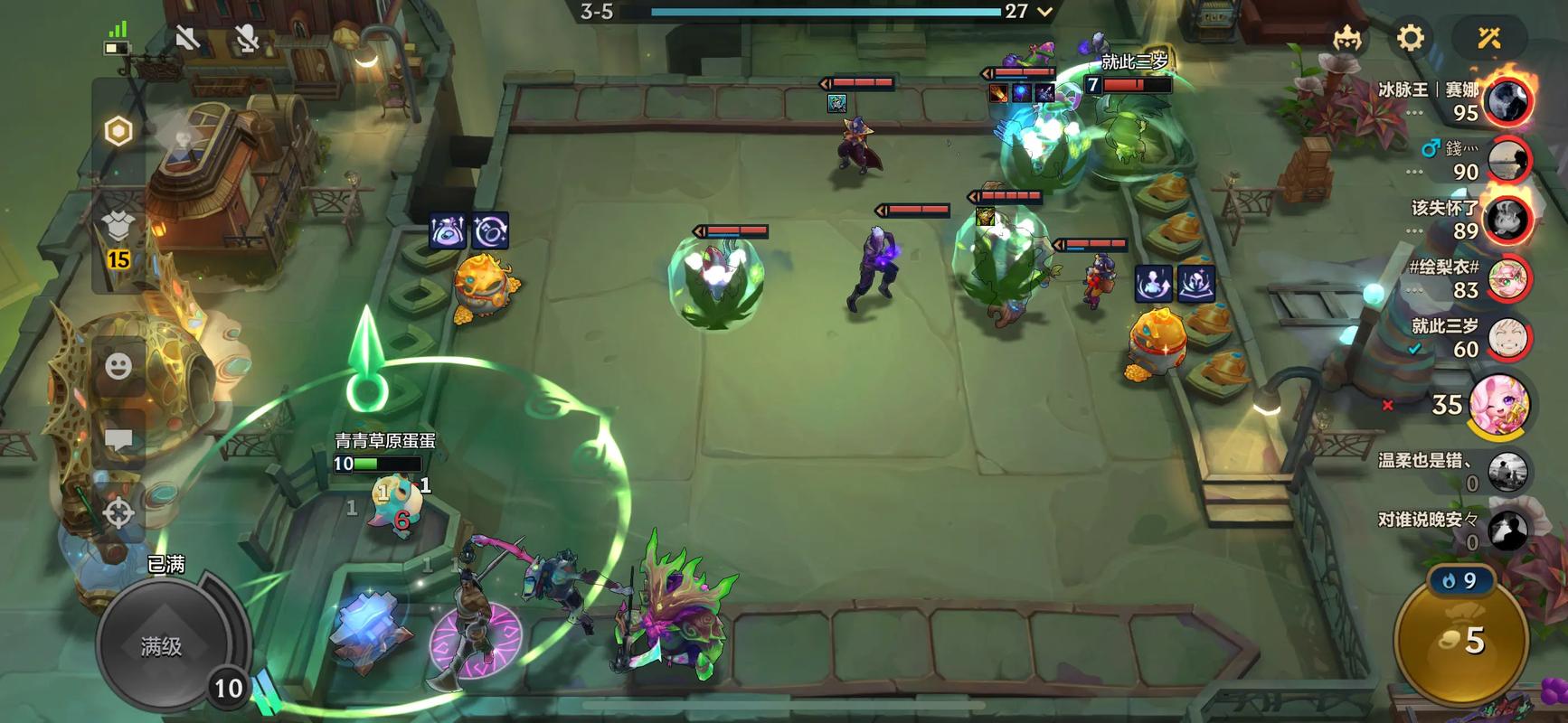View player 该失怀了's board
1568x723 pixels.
pyautogui.click(x=1508, y=220)
